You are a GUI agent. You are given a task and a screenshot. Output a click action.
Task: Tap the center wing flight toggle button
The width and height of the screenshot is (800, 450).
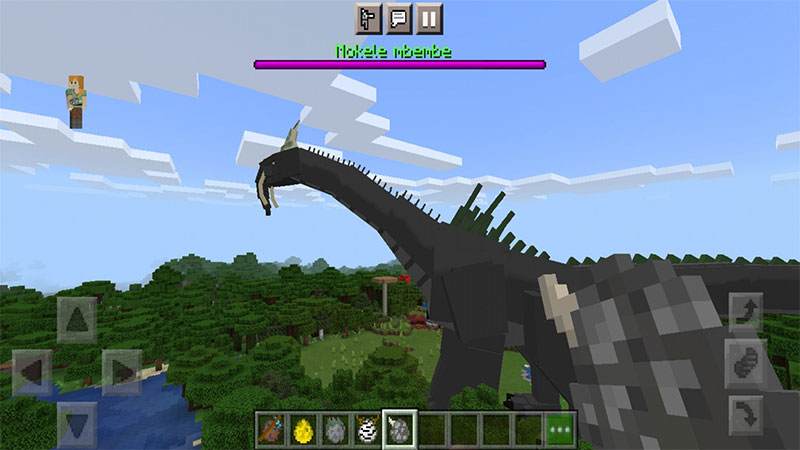click(x=745, y=361)
